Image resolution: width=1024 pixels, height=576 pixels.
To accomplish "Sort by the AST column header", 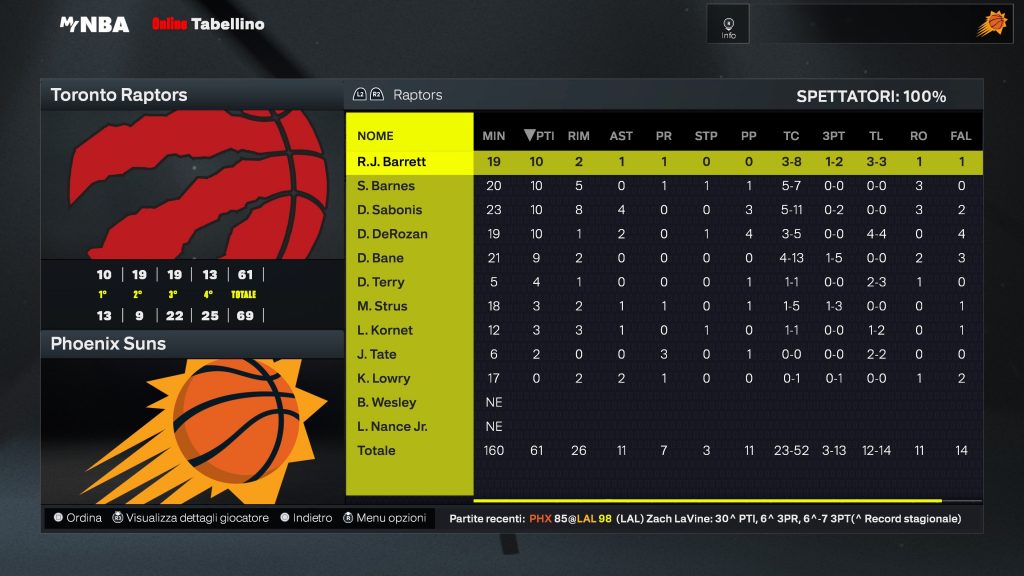I will click(621, 136).
